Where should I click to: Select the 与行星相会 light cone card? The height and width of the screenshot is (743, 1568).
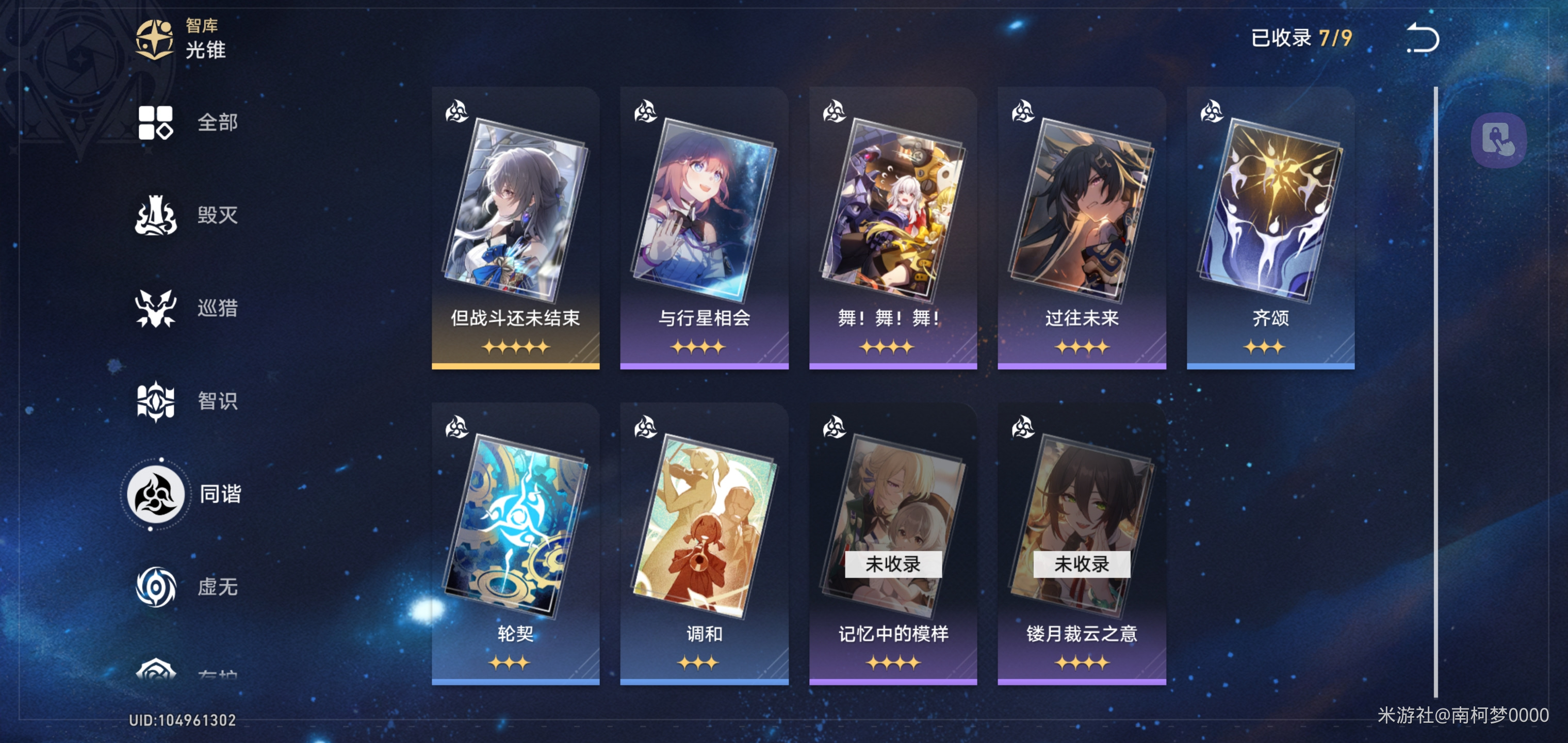tap(704, 229)
